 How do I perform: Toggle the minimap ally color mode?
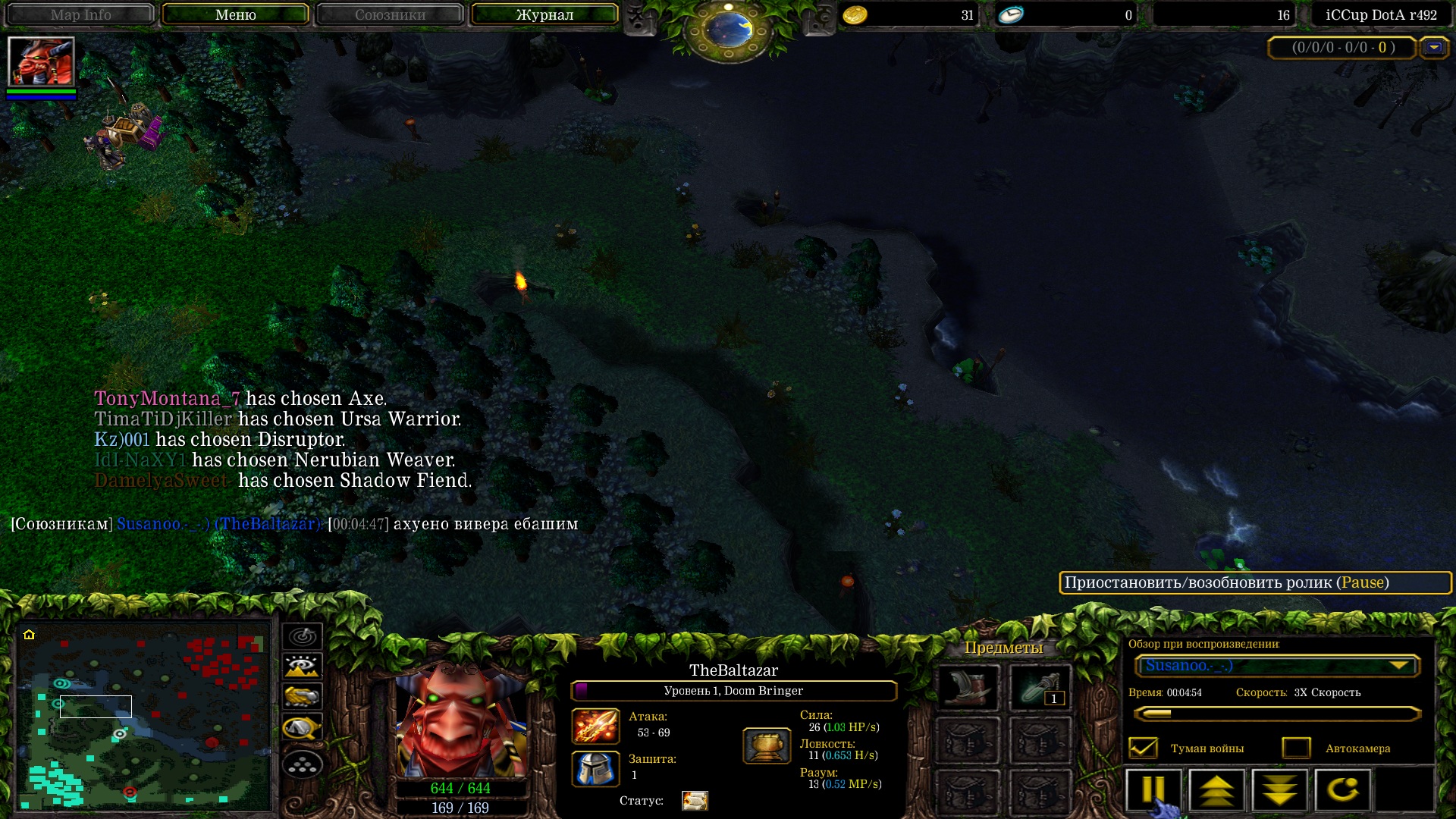(x=303, y=696)
